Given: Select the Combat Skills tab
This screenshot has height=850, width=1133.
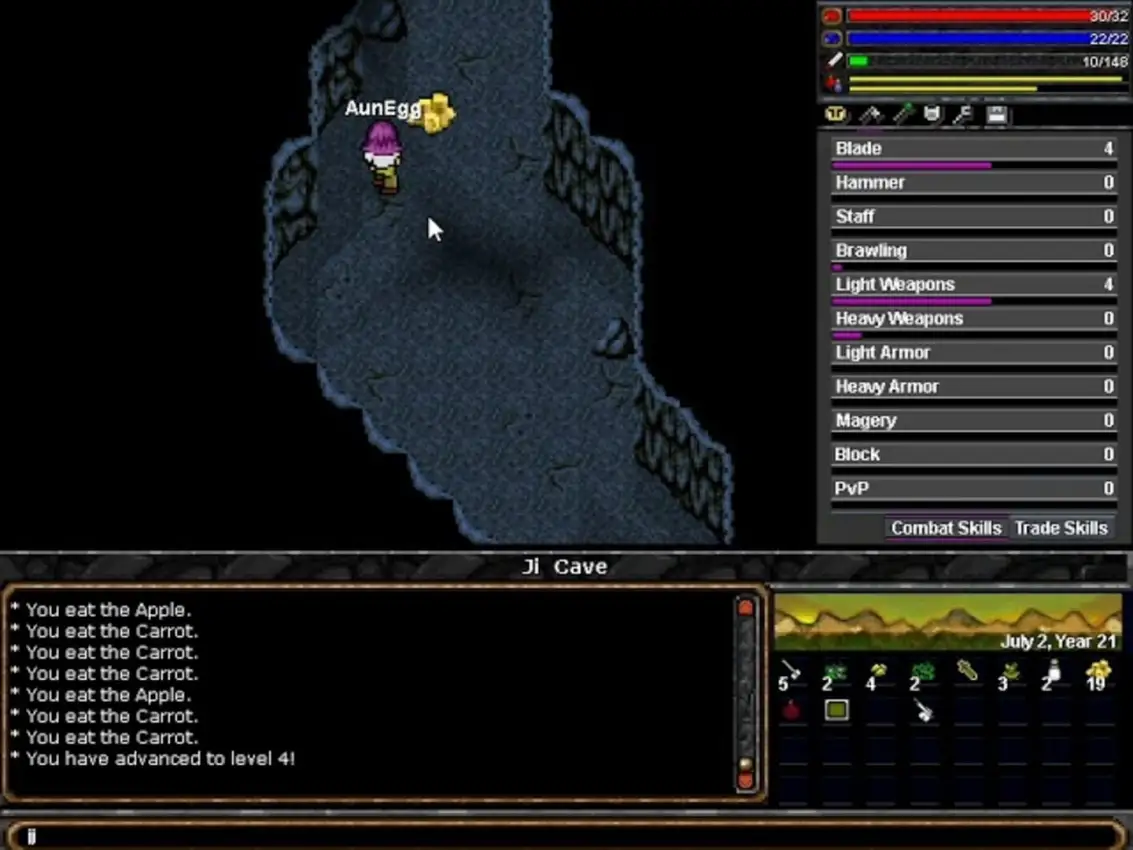Looking at the screenshot, I should point(945,528).
